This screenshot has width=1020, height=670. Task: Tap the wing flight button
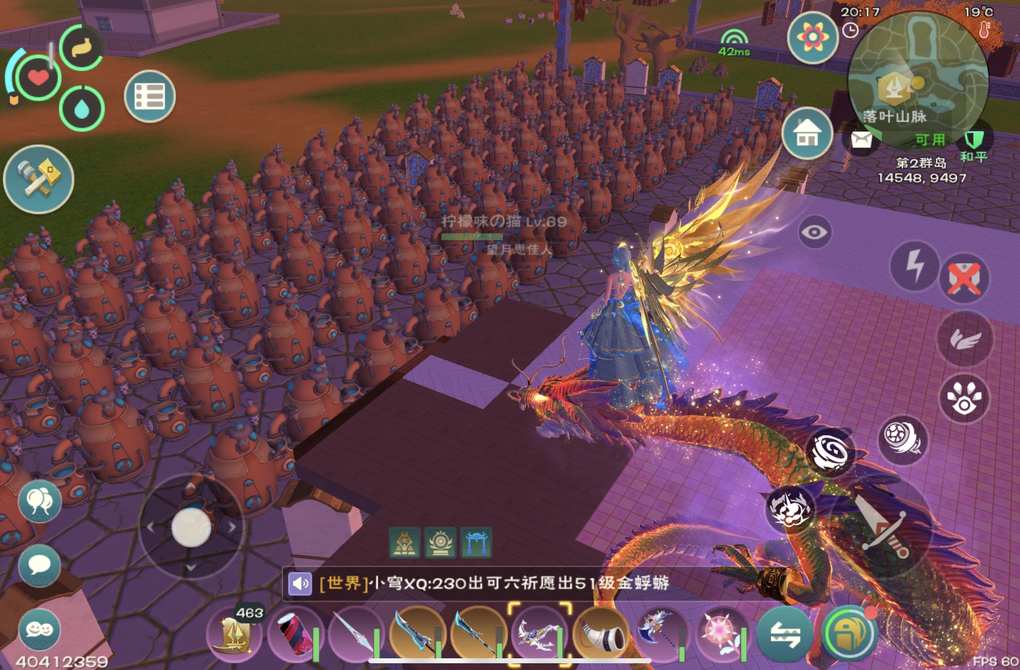[x=965, y=338]
